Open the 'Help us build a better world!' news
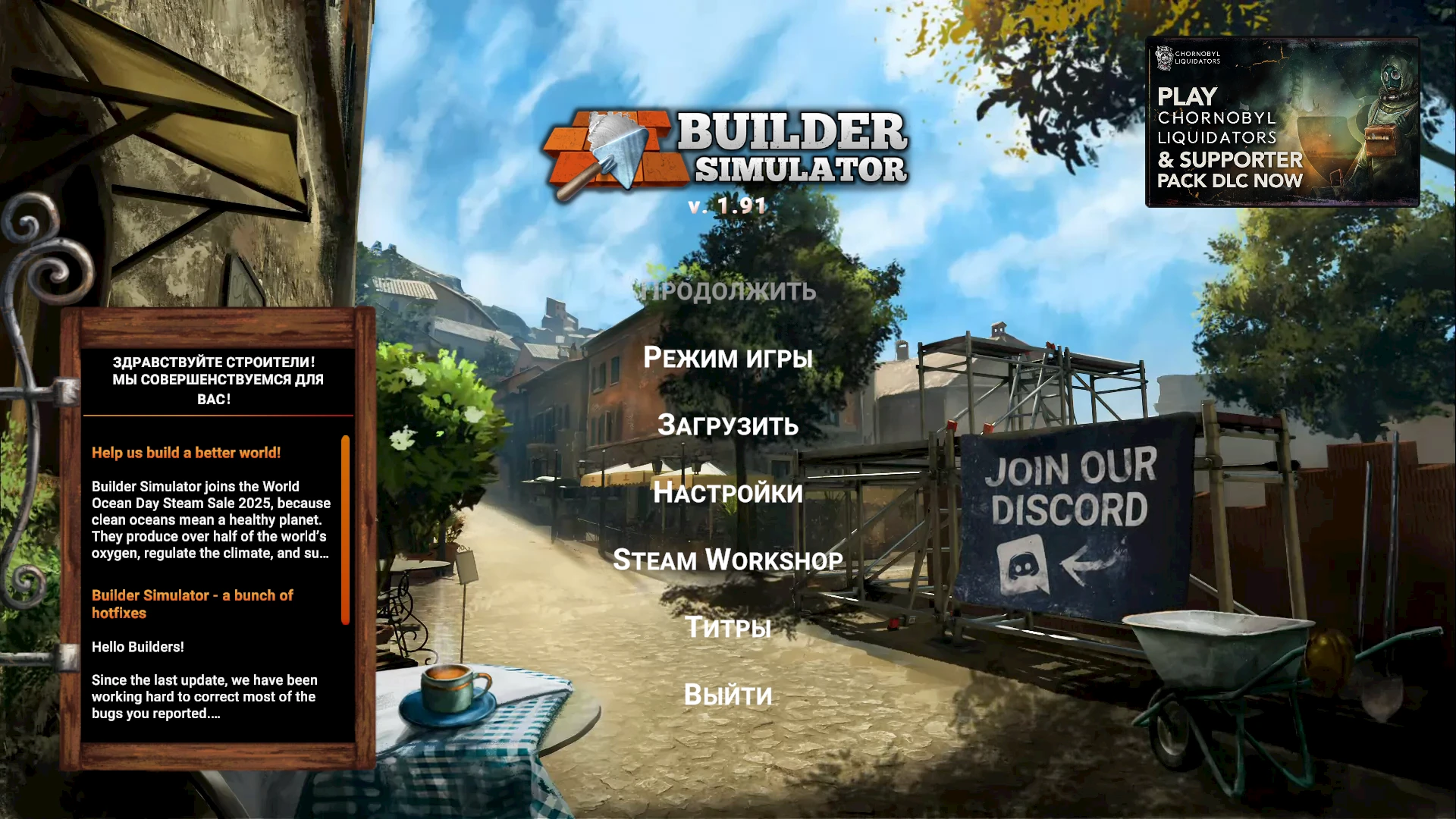Image resolution: width=1456 pixels, height=819 pixels. coord(186,452)
